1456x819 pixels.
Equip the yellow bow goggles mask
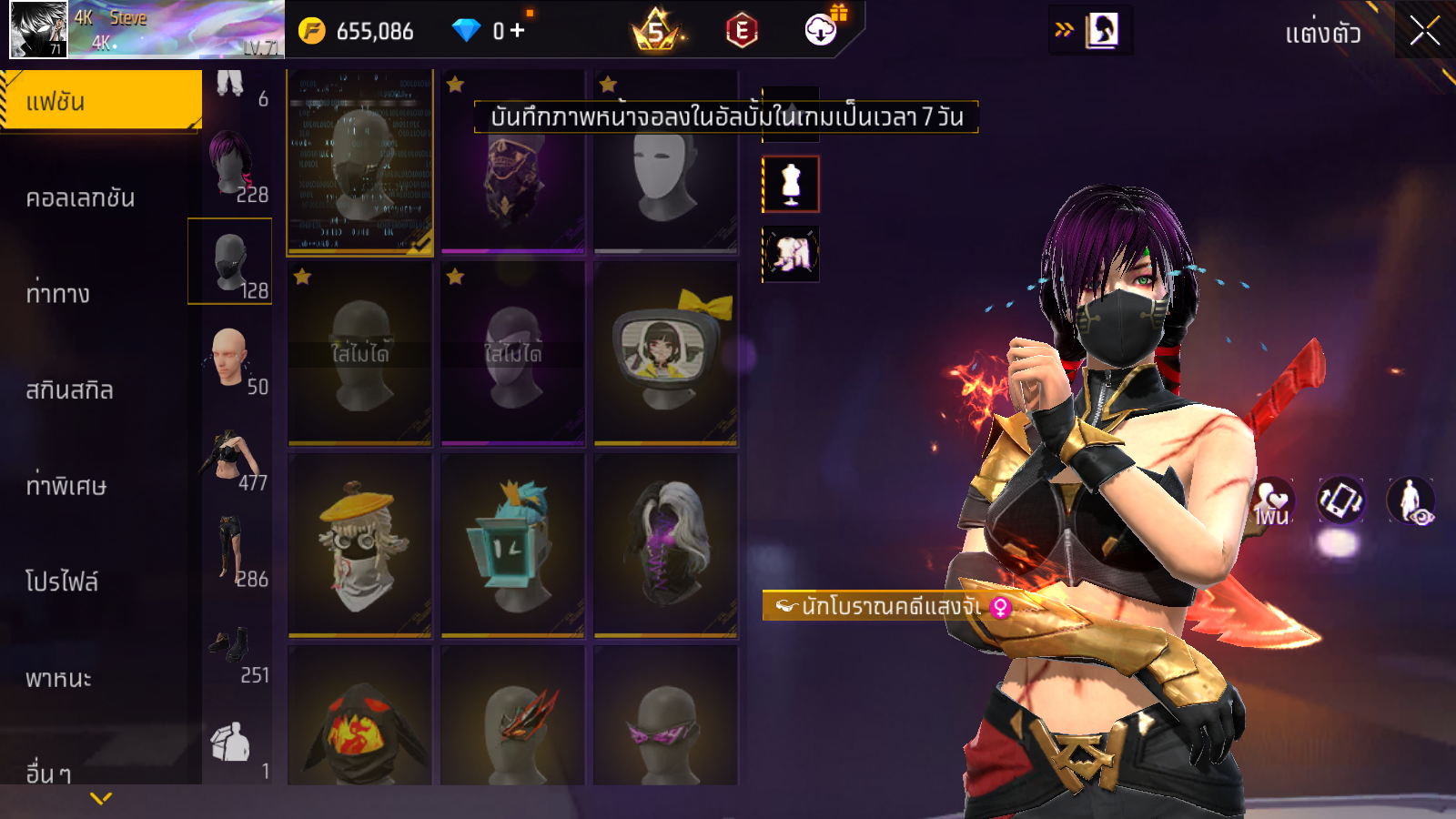click(x=665, y=353)
